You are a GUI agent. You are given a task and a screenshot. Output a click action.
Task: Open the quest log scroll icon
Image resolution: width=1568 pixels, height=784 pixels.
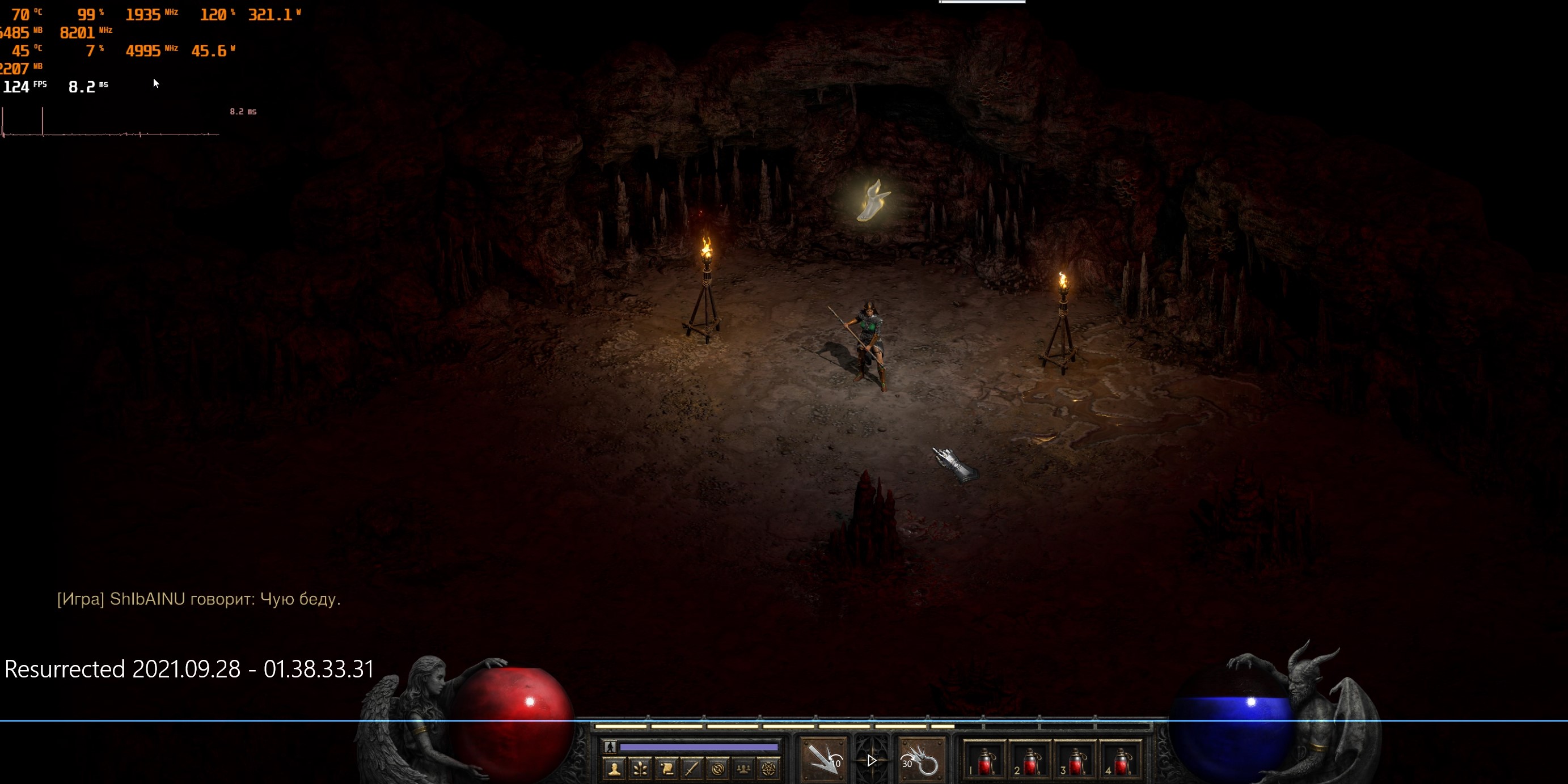666,769
